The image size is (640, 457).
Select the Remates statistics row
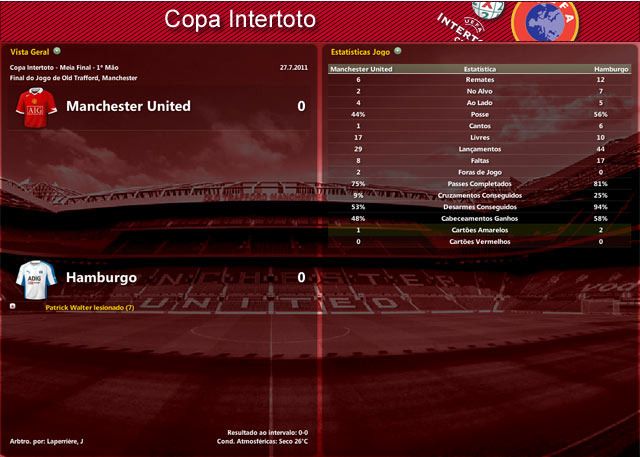[x=480, y=81]
